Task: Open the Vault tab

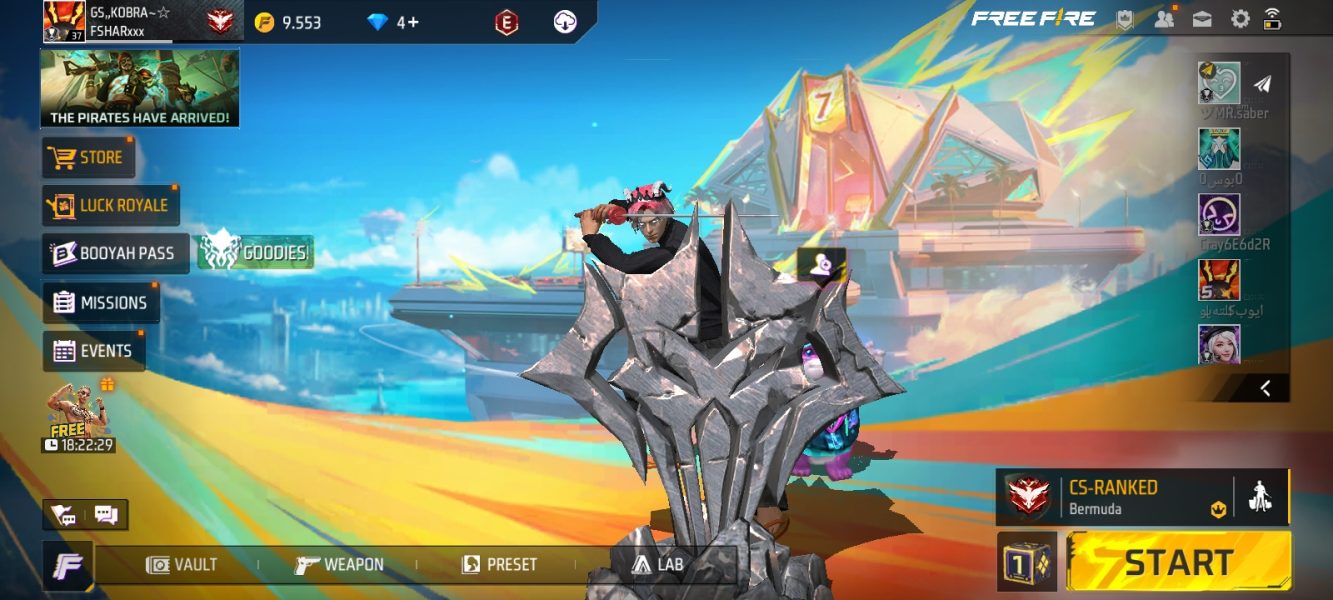Action: click(182, 565)
